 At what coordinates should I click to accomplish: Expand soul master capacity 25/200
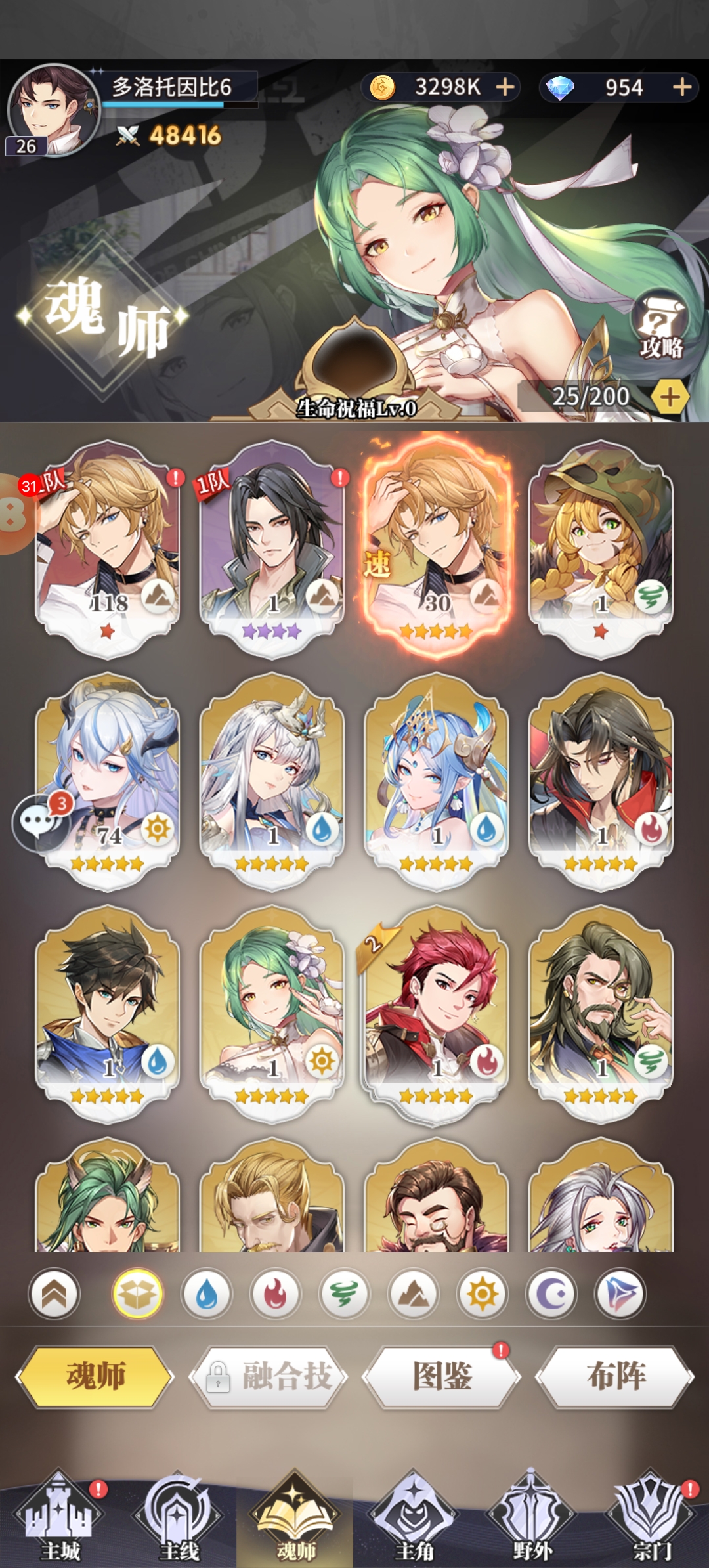pos(669,397)
